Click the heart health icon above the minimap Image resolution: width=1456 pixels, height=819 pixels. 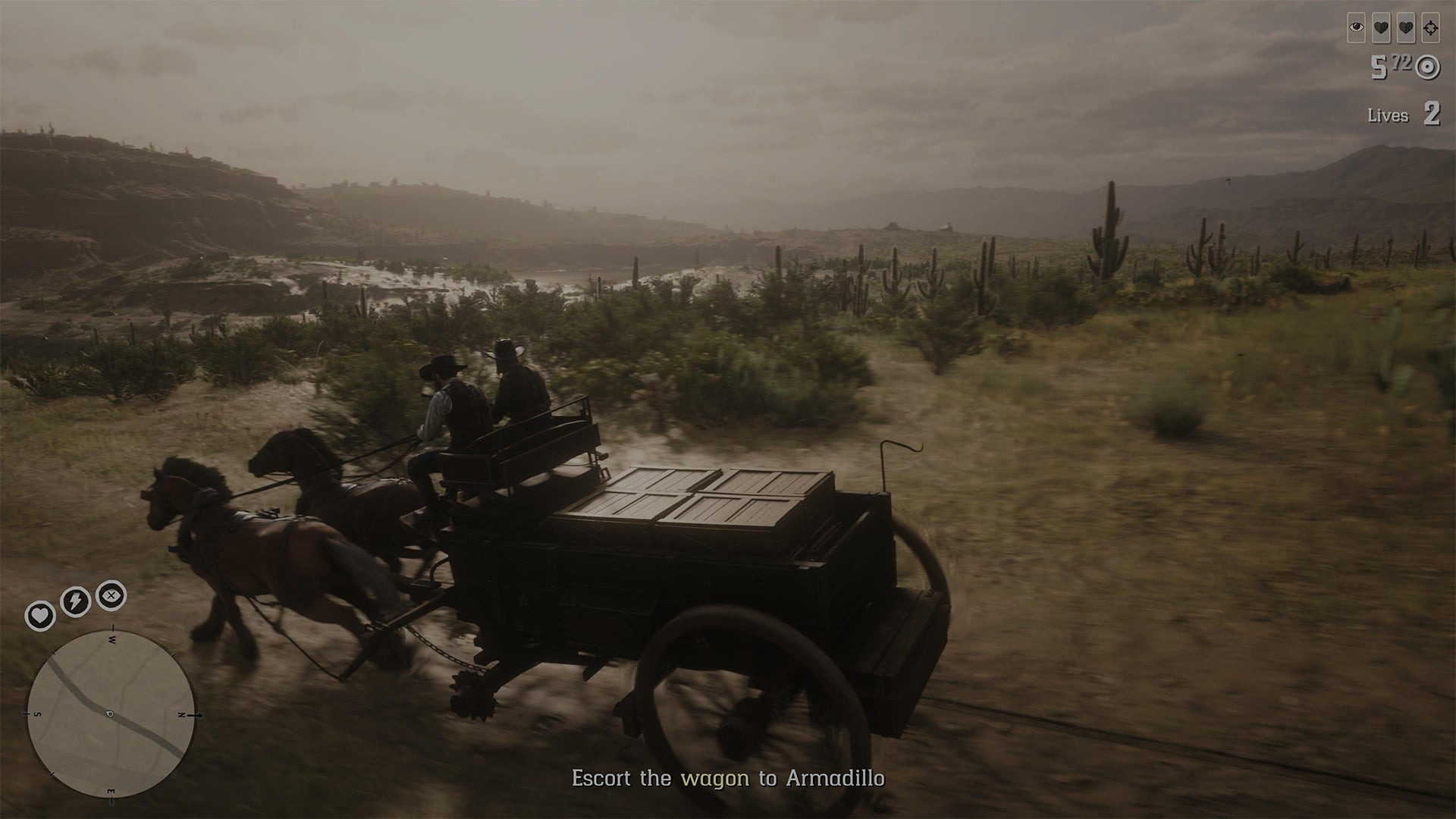point(39,615)
